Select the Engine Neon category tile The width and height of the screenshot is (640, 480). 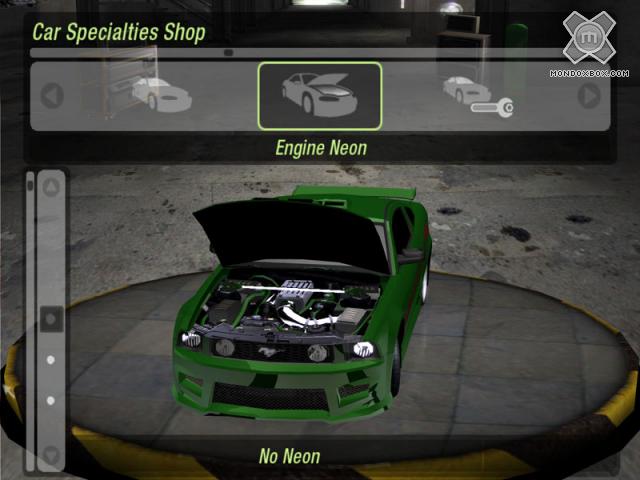pyautogui.click(x=320, y=96)
